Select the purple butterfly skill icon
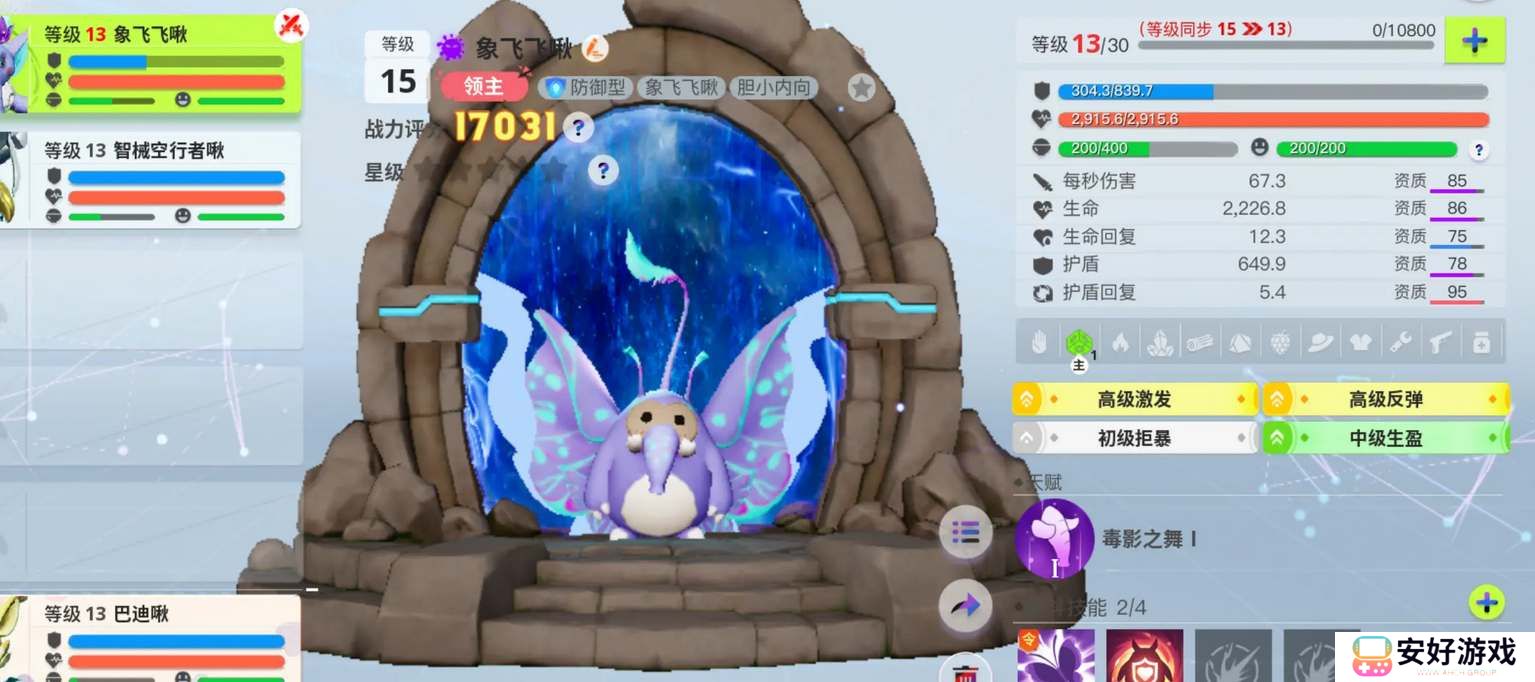Screen dimensions: 1535x682 (1056, 656)
